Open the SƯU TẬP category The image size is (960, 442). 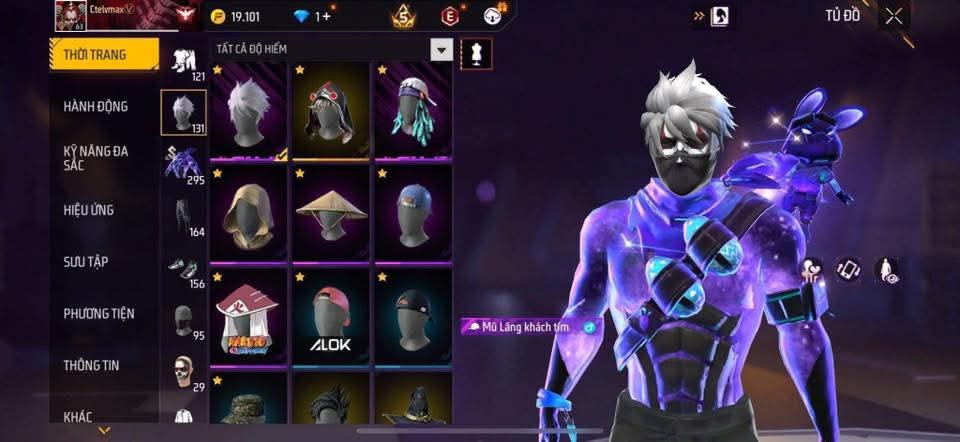pos(86,261)
